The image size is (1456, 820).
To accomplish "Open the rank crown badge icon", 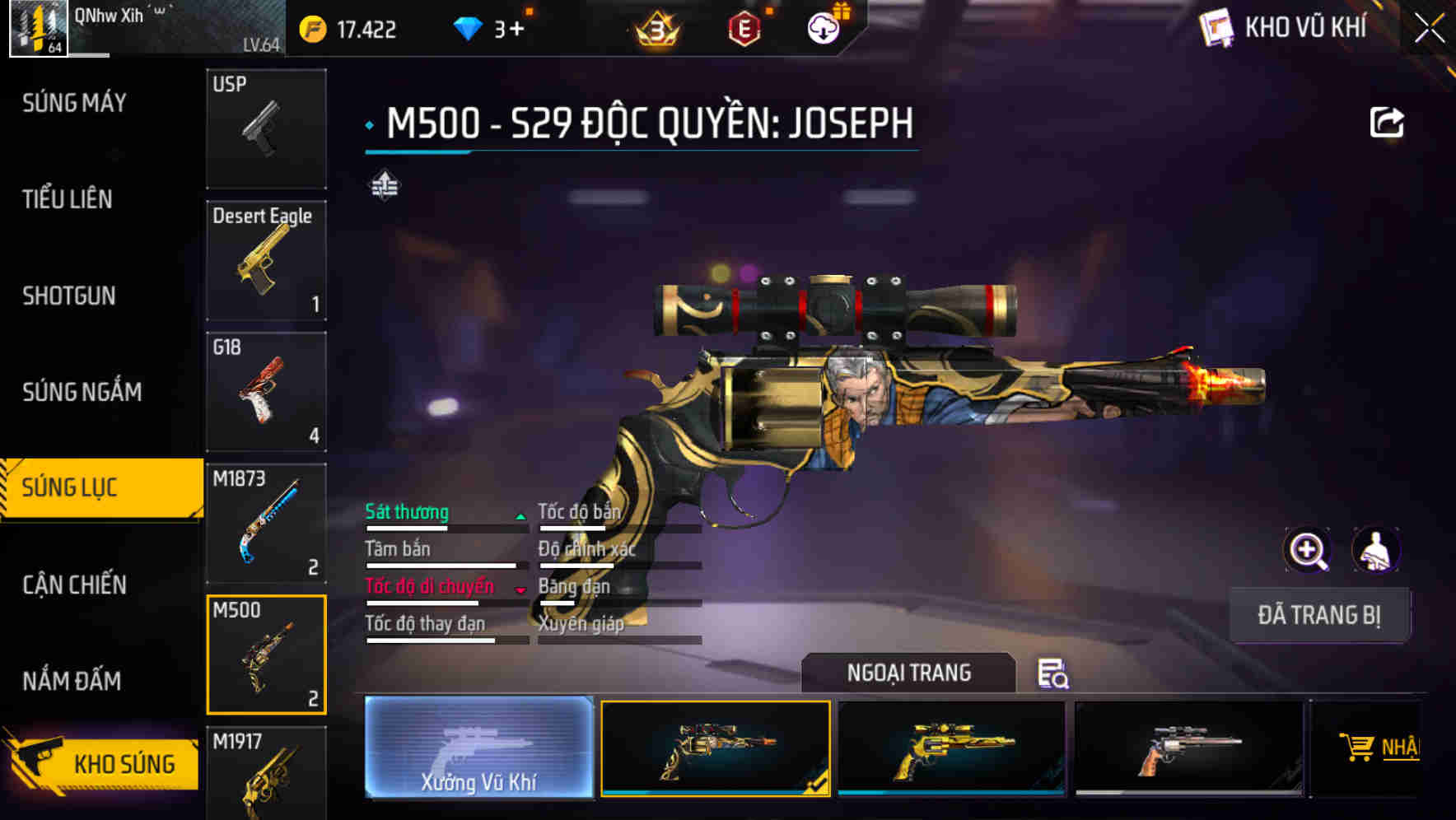I will (x=653, y=30).
